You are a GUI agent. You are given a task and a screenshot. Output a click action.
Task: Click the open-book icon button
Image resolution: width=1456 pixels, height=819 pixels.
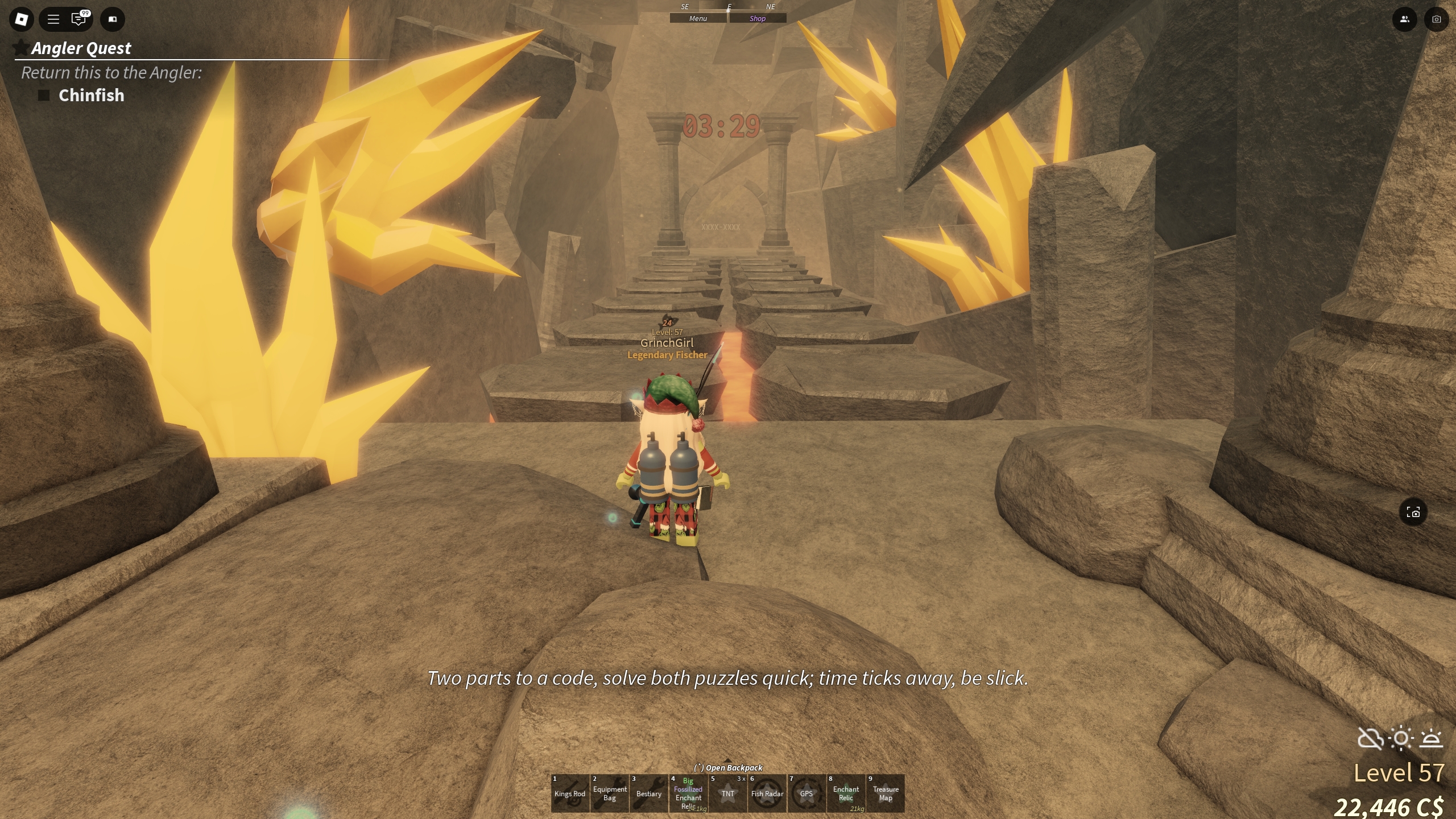tap(113, 19)
